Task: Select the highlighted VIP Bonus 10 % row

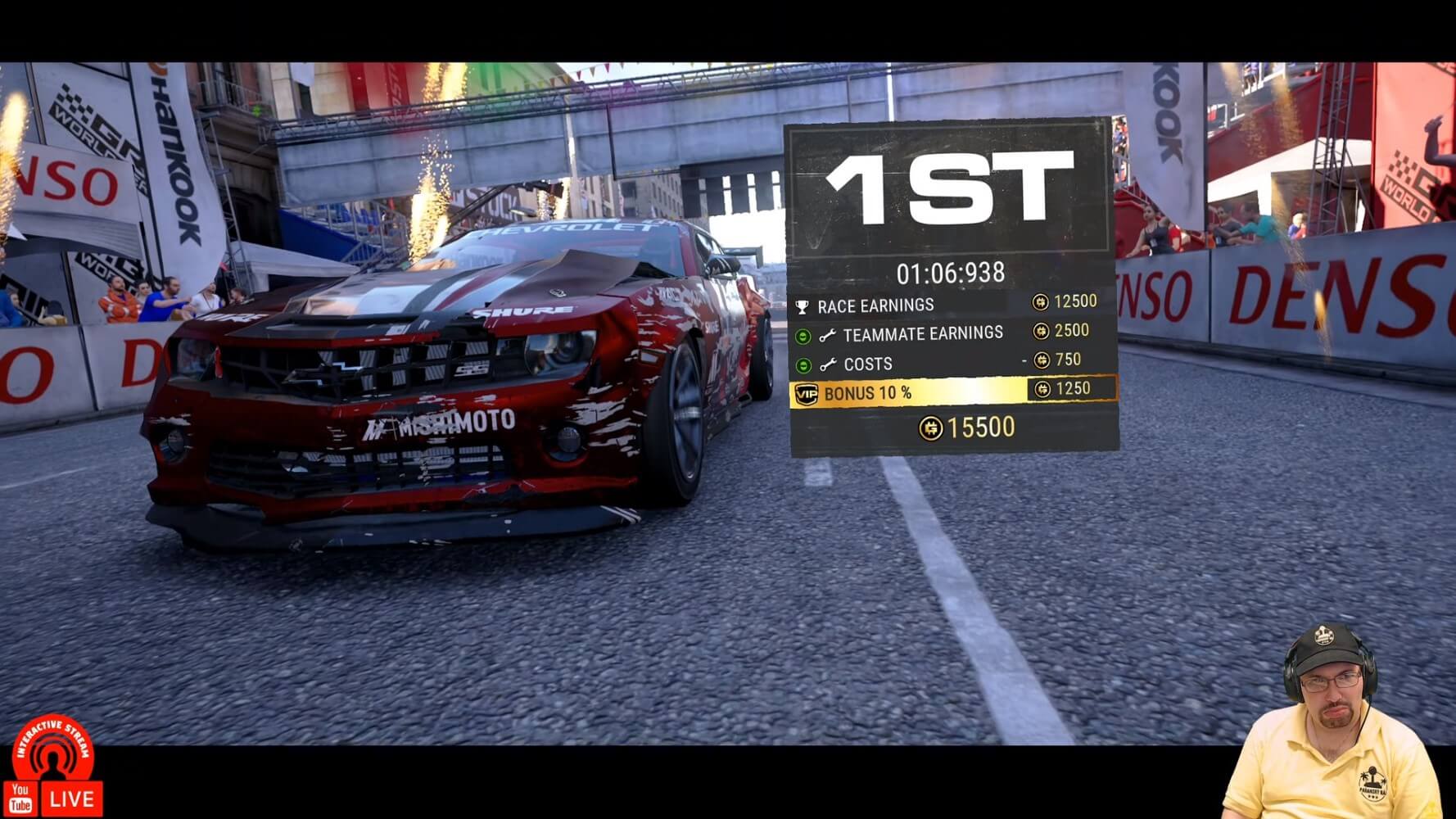Action: (x=952, y=392)
